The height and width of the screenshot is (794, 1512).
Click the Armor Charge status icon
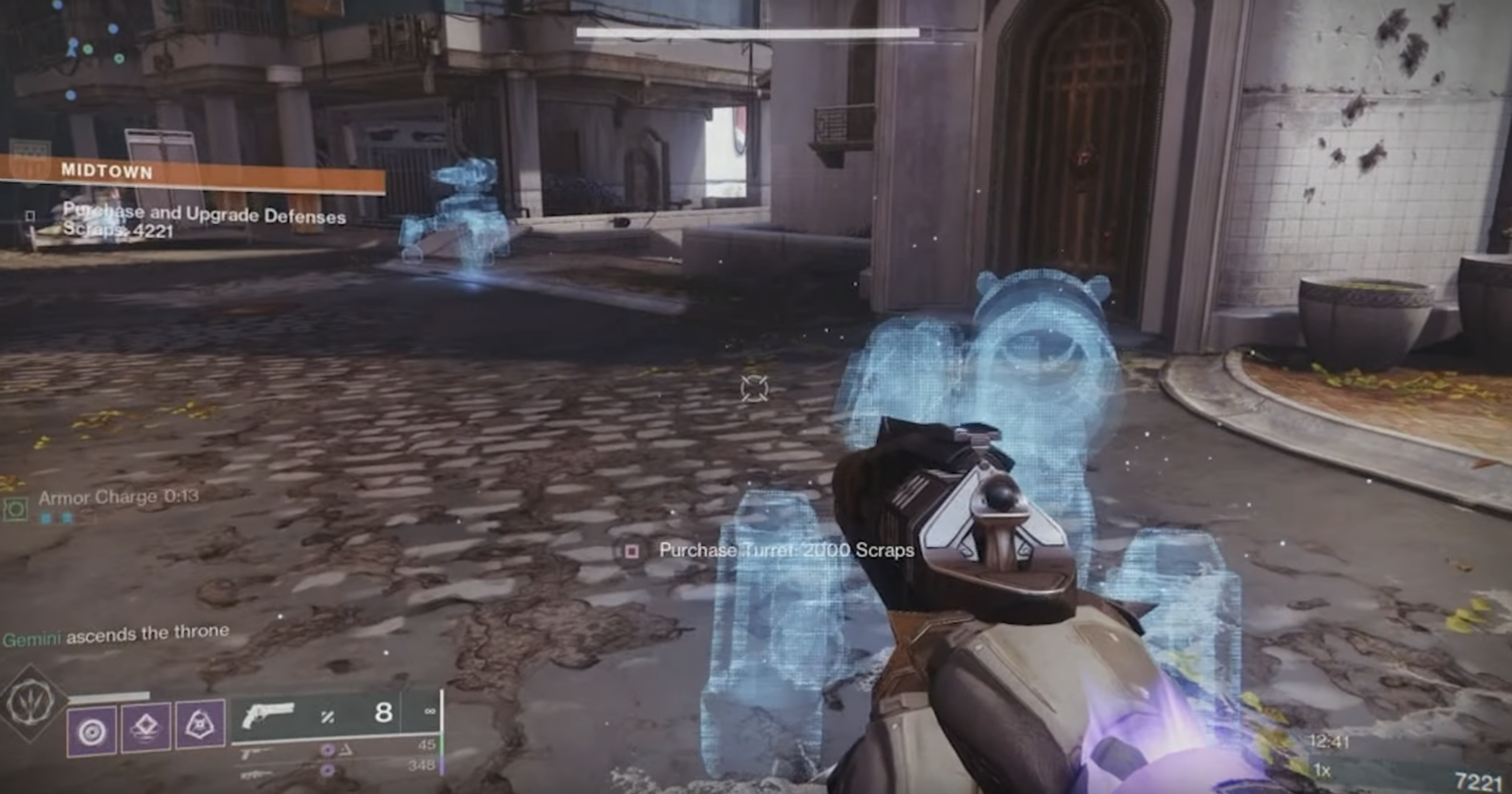pyautogui.click(x=15, y=509)
